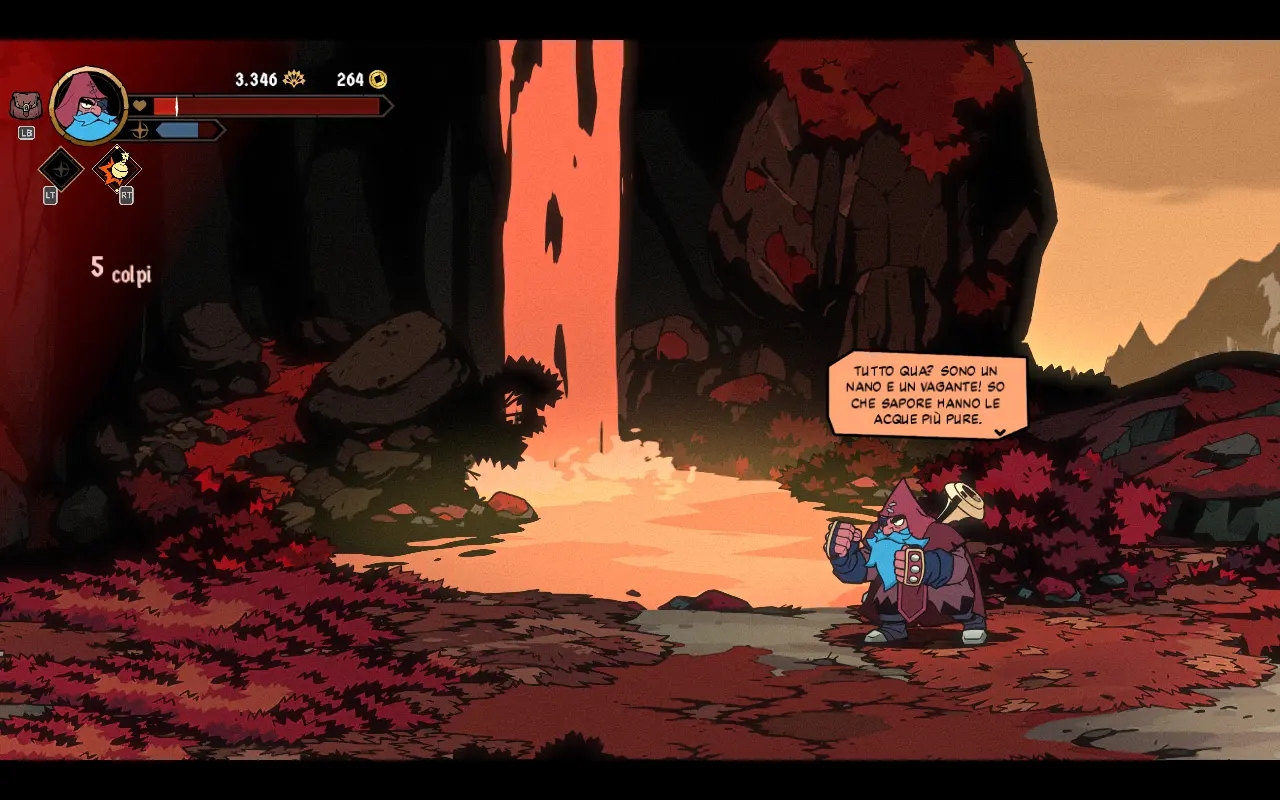Activate the bomb ability icon
This screenshot has height=800, width=1280.
(x=118, y=169)
